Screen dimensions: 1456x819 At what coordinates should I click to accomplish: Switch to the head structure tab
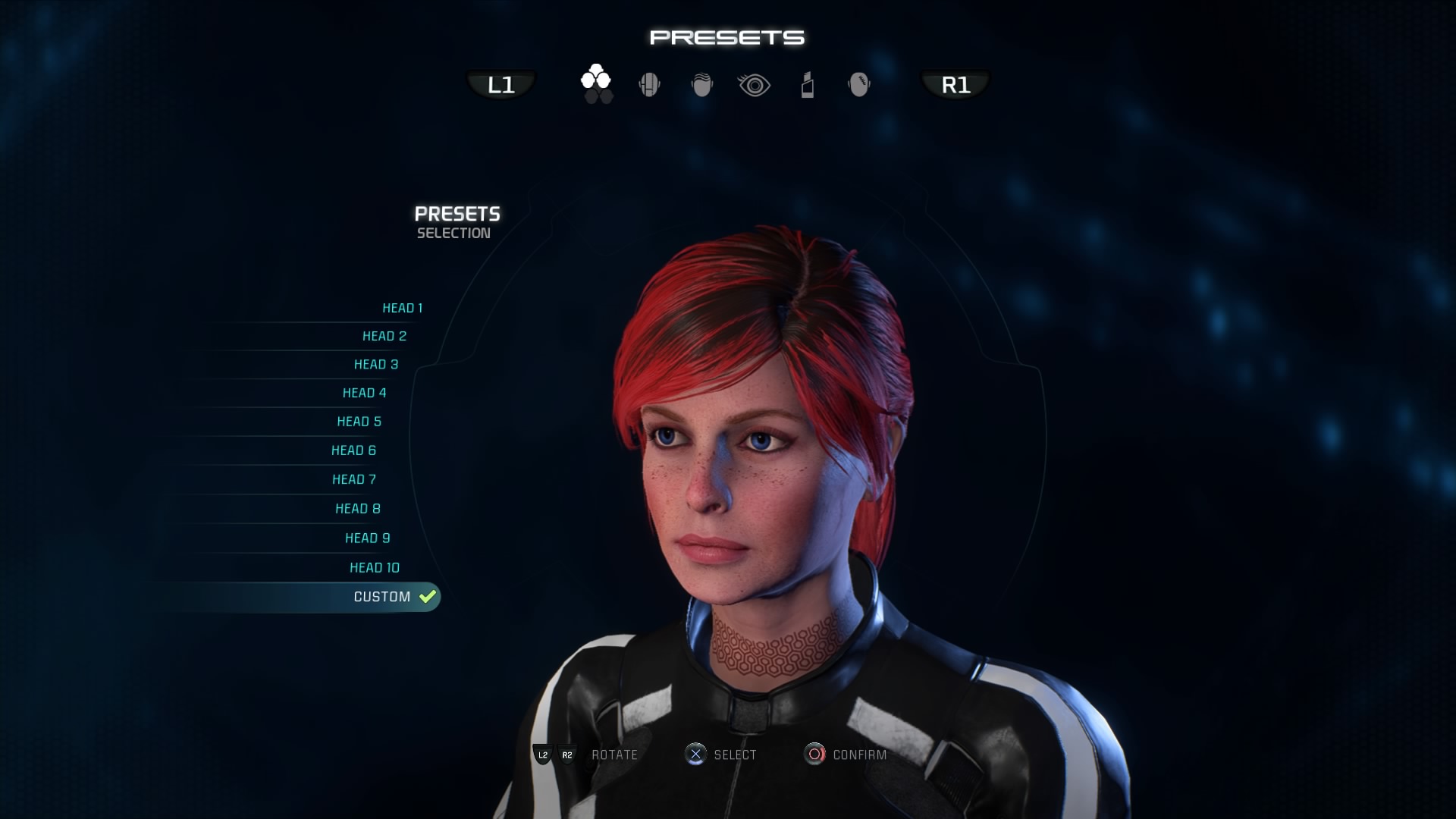pyautogui.click(x=649, y=85)
